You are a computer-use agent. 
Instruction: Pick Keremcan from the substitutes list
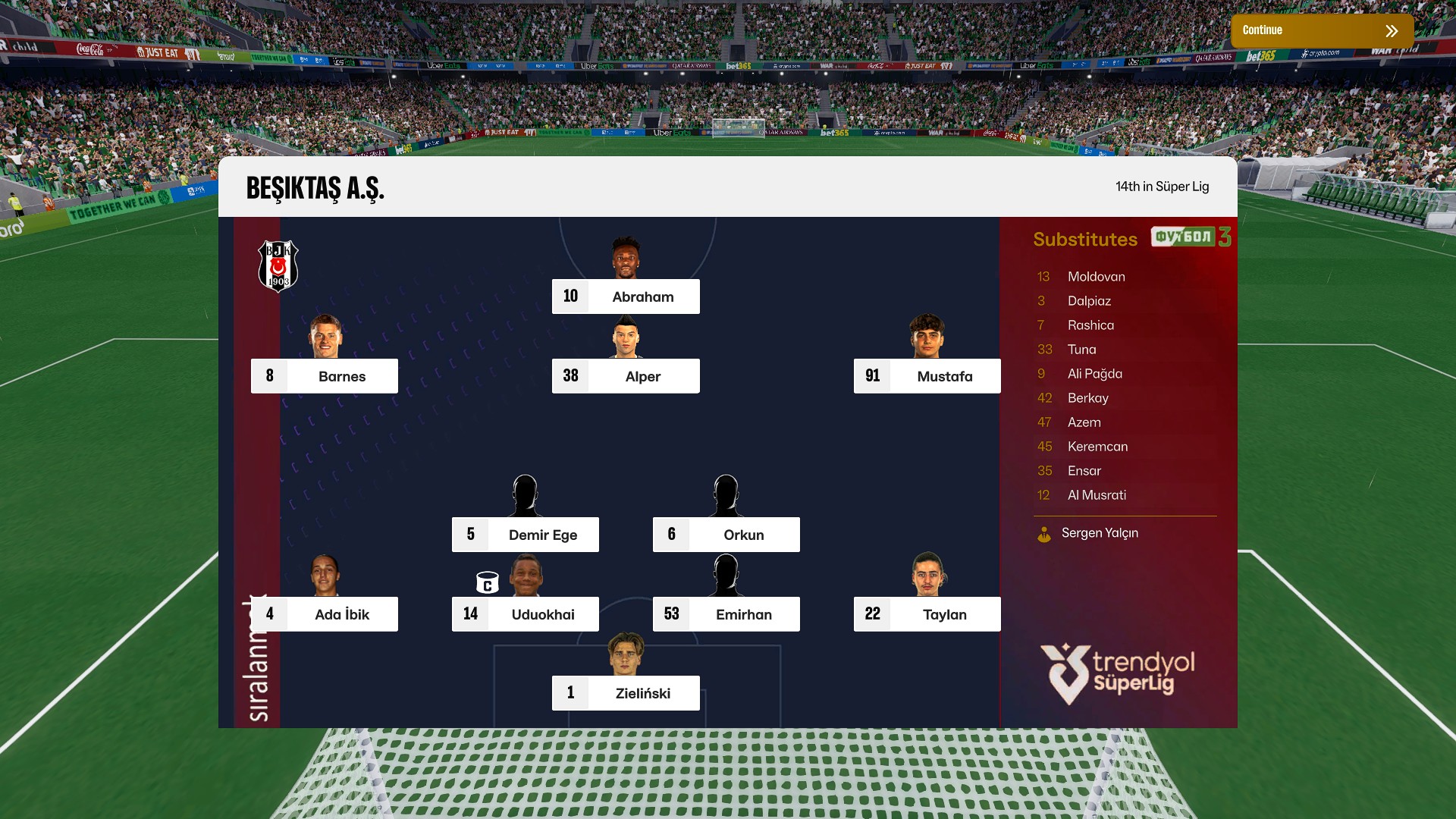pos(1097,447)
